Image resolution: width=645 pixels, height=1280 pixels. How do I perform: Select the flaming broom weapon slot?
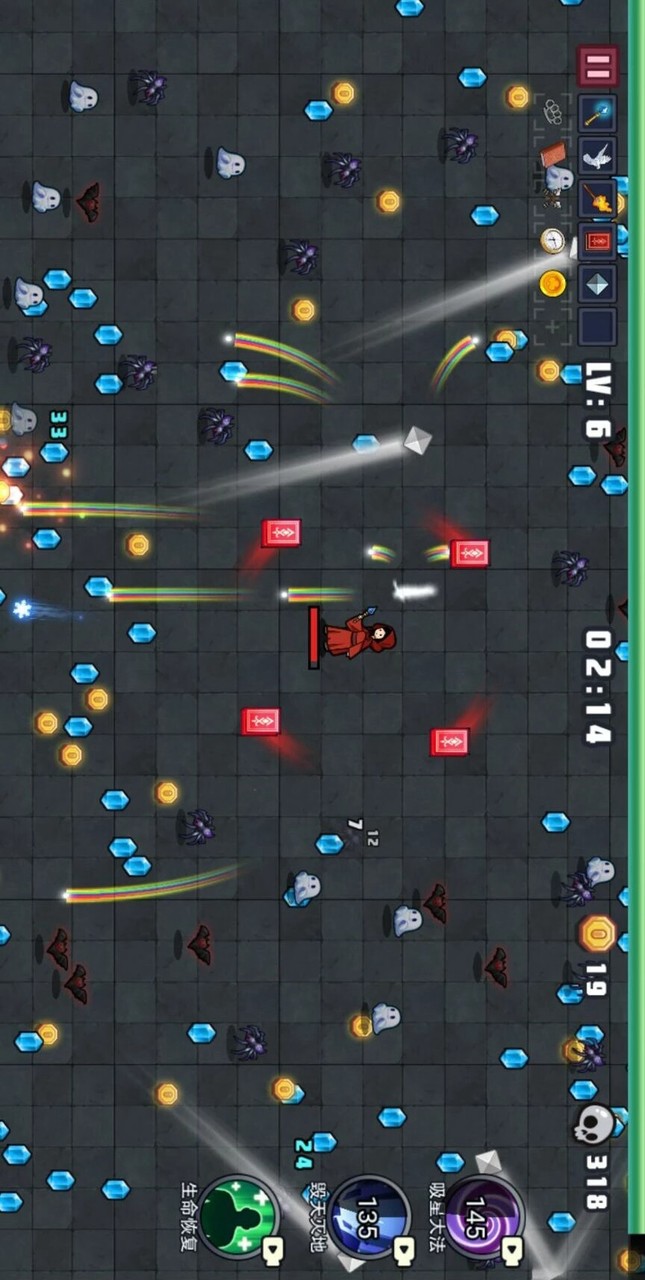597,199
